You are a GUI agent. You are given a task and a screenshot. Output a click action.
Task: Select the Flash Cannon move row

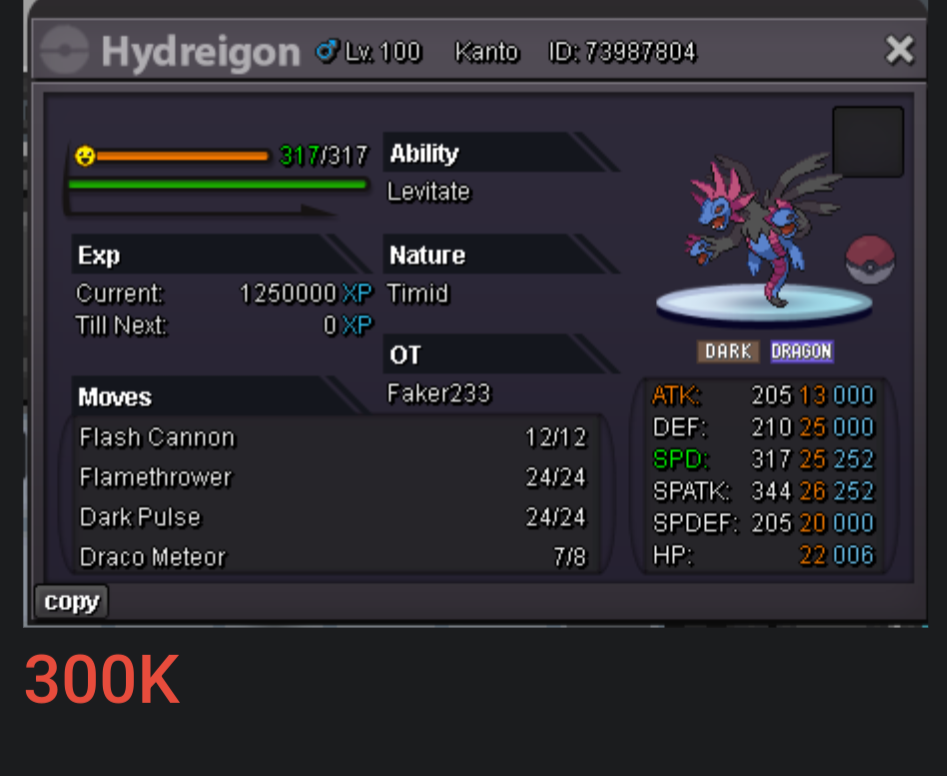[333, 438]
